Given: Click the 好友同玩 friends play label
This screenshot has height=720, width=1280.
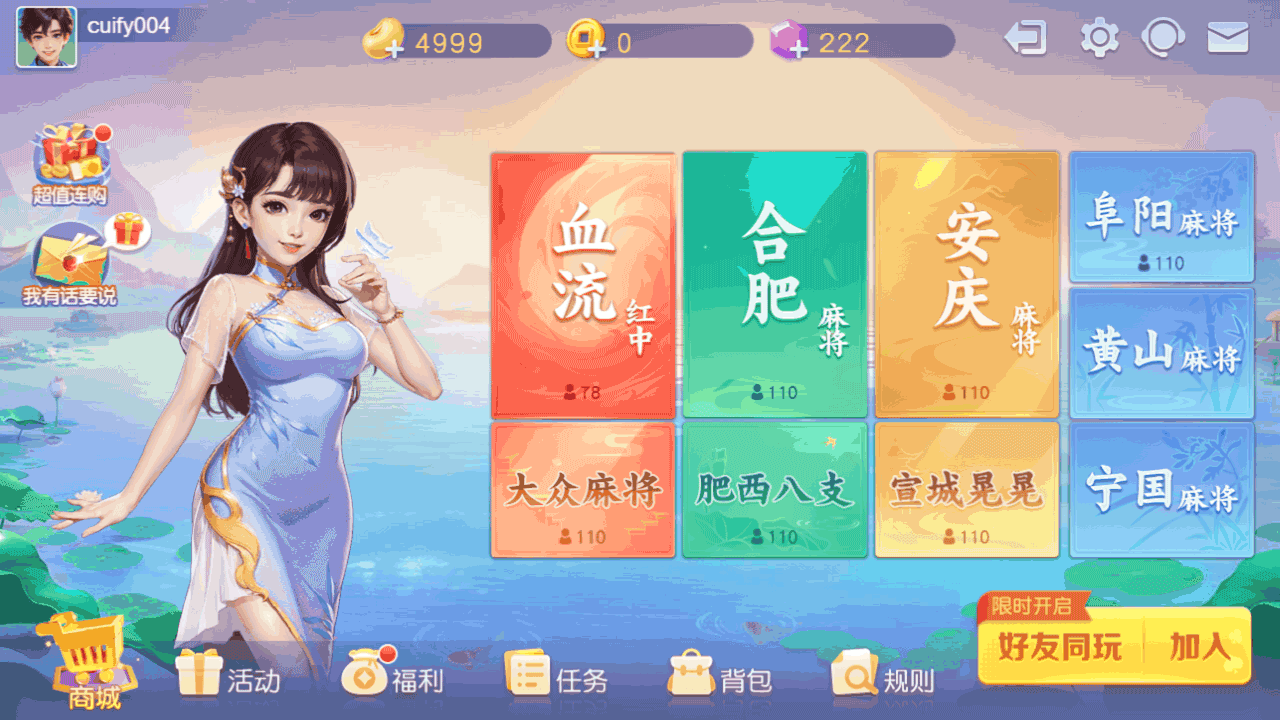Looking at the screenshot, I should coord(1060,648).
